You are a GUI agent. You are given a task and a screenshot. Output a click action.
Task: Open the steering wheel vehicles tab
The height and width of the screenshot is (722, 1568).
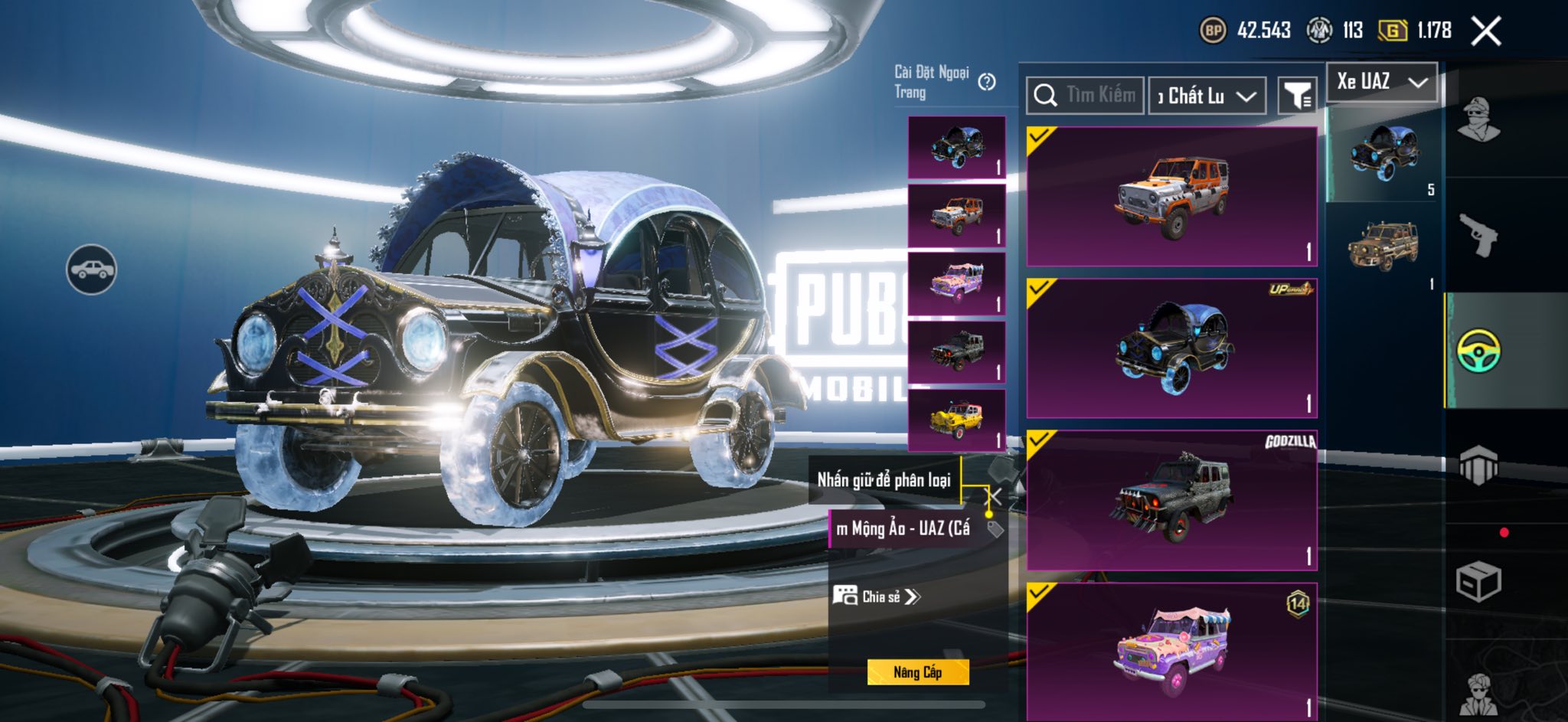[1478, 351]
